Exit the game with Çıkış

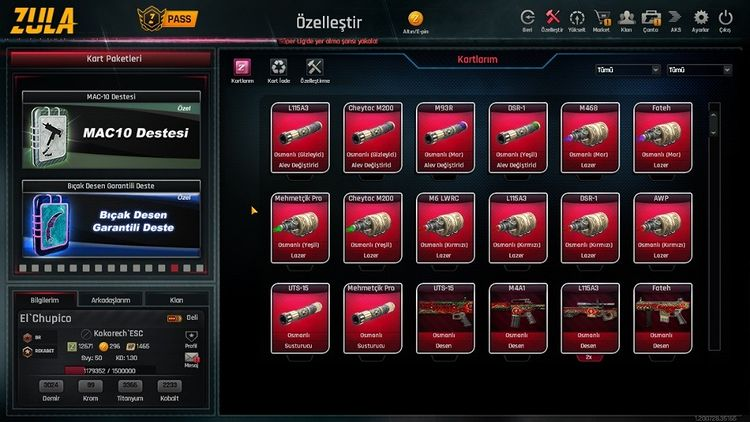tap(726, 19)
